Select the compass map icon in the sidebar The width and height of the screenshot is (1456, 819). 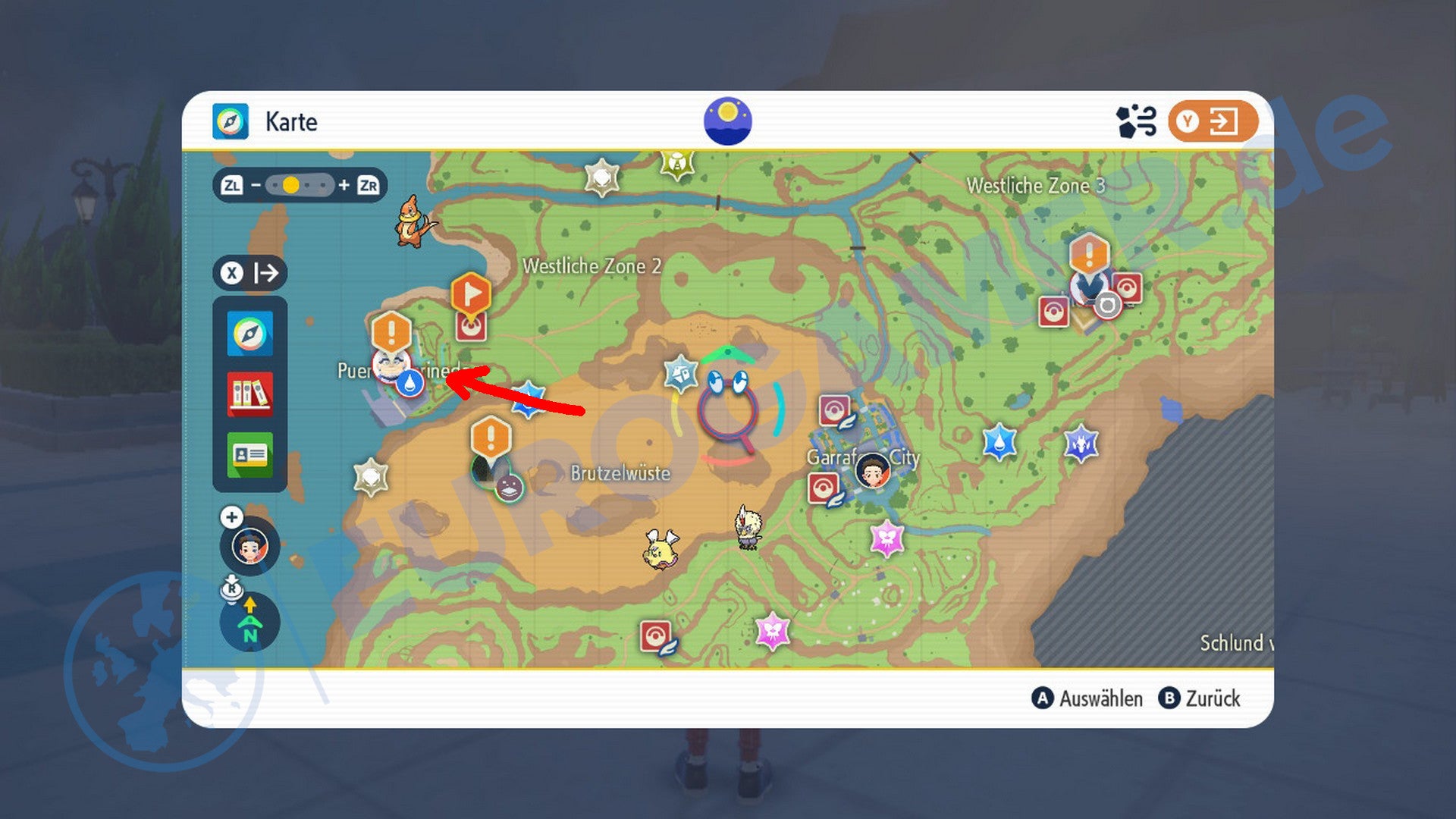249,334
